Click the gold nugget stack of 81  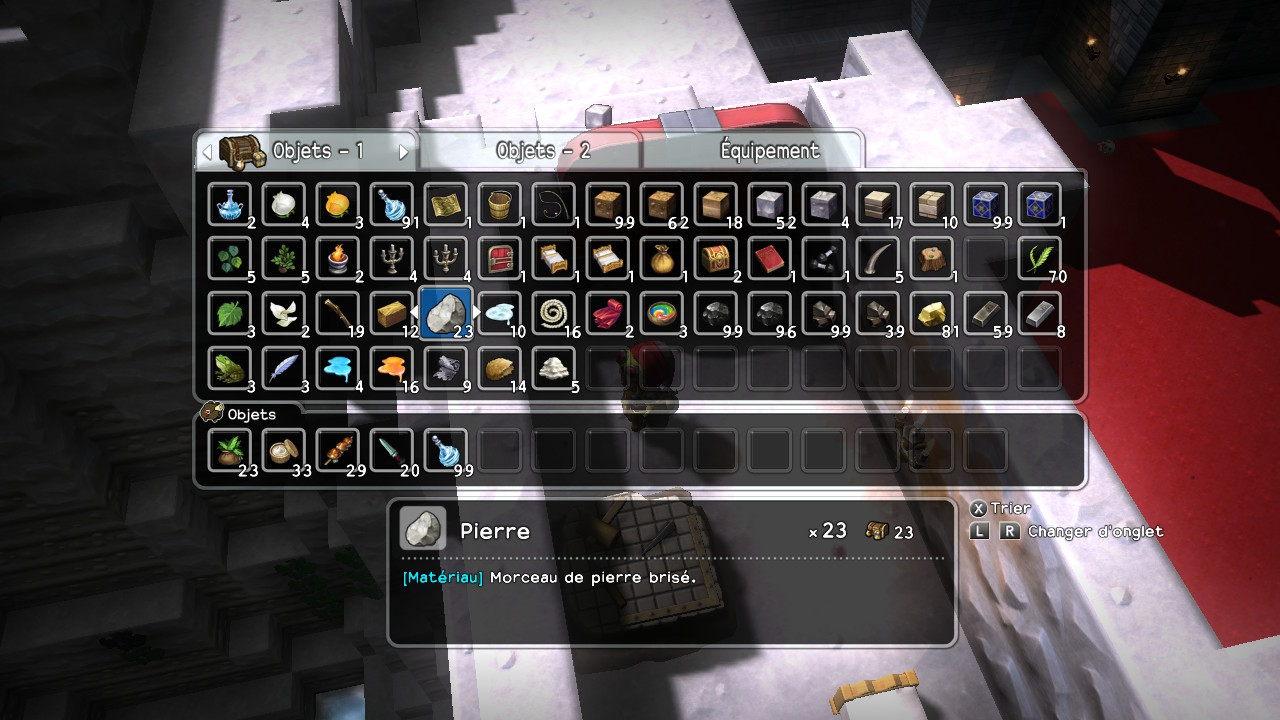pos(932,313)
